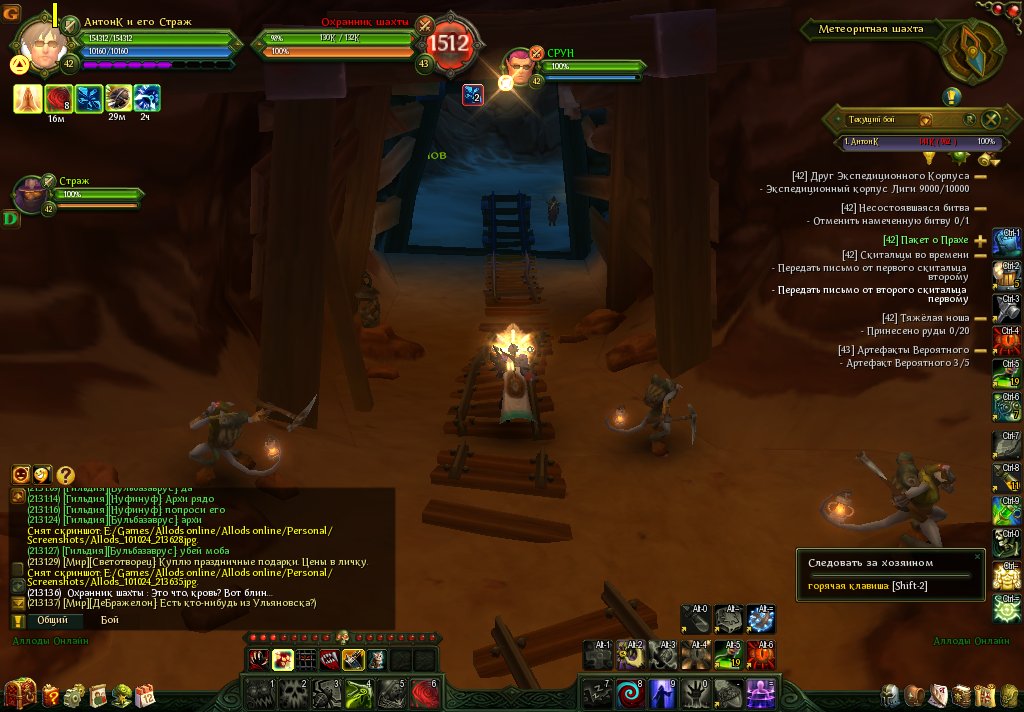The width and height of the screenshot is (1024, 712).
Task: Cast the blue spiral ability in slot 8
Action: [629, 692]
